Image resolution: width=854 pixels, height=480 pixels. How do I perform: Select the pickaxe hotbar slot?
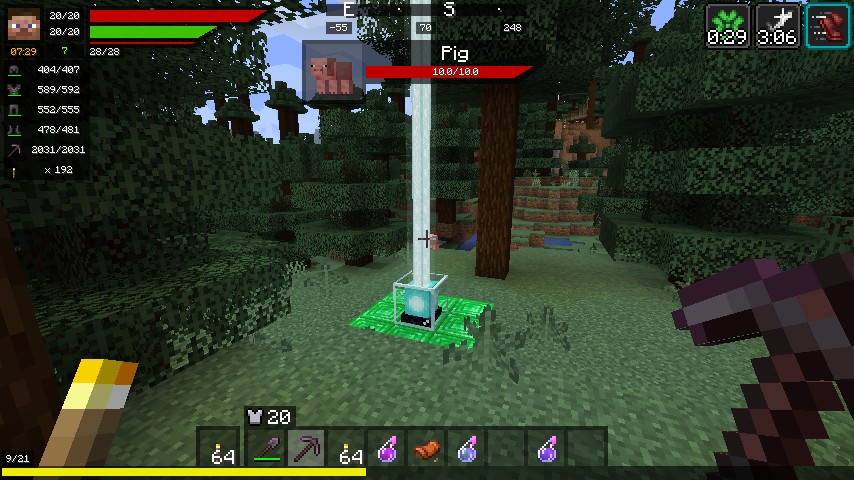pyautogui.click(x=306, y=450)
